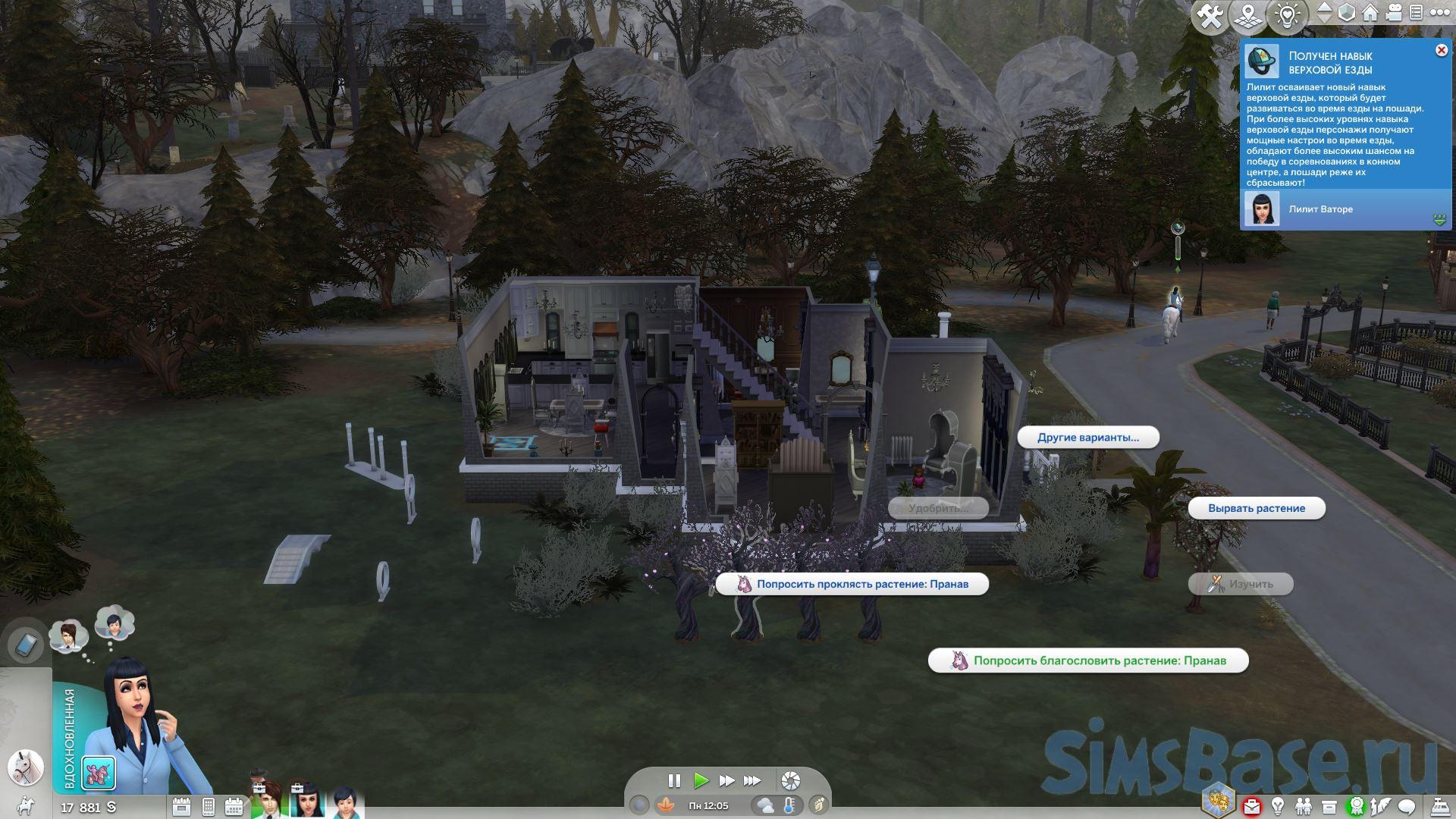
Task: Choose "Другие варианты..." in the pie menu
Action: 1087,438
